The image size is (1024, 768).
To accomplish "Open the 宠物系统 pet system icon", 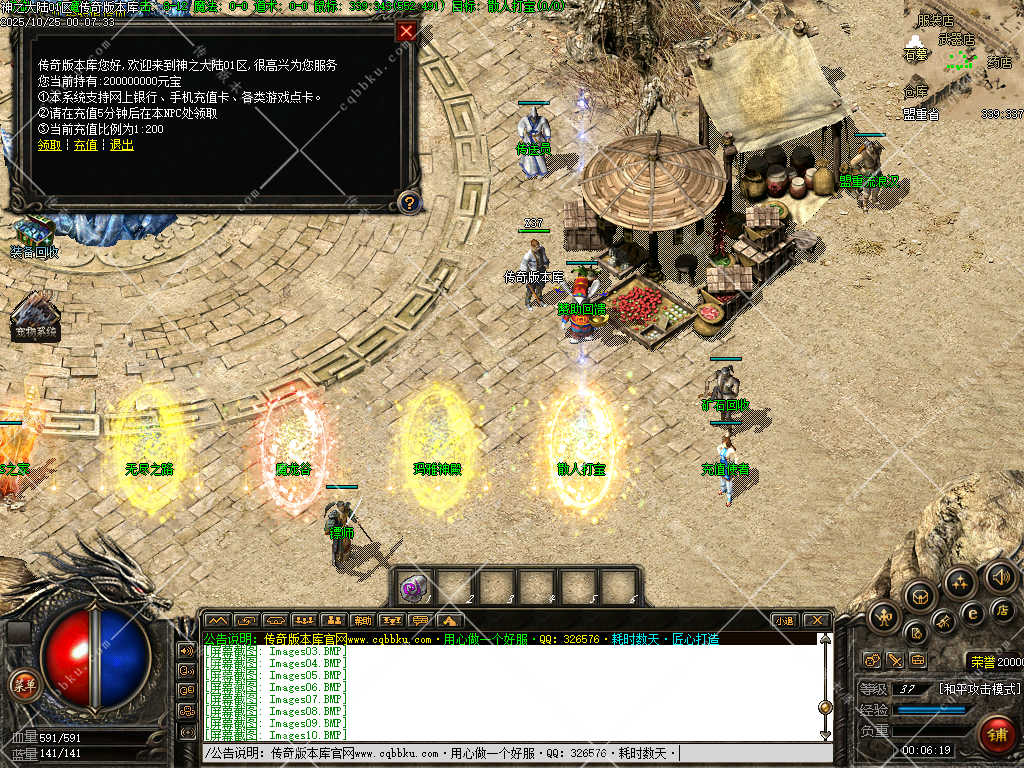I will click(x=36, y=315).
